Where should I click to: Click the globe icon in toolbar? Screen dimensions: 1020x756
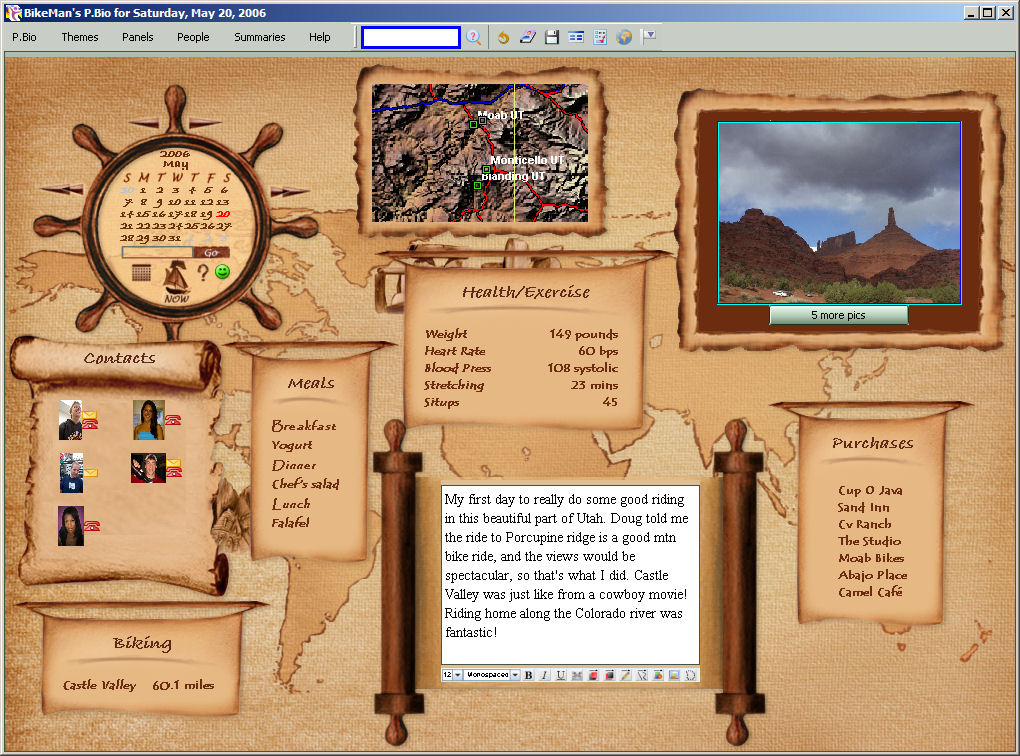(625, 37)
